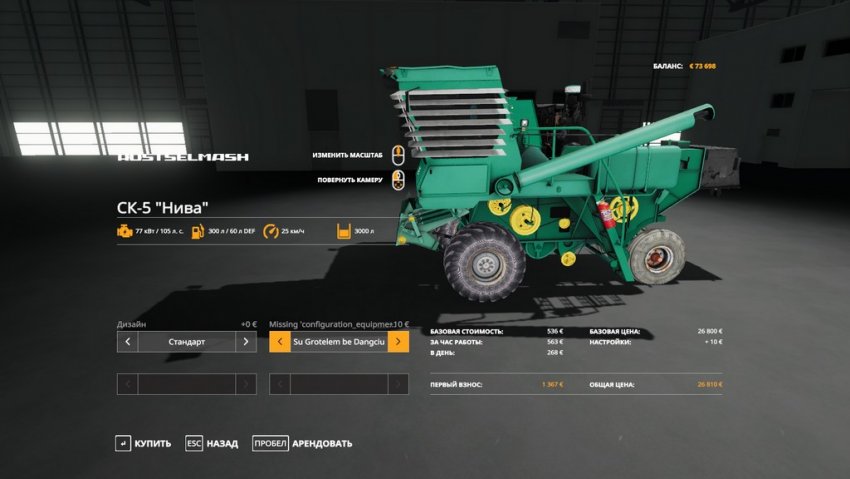Switch to previous equipment configuration option
Viewport: 850px width, 479px height.
[279, 342]
